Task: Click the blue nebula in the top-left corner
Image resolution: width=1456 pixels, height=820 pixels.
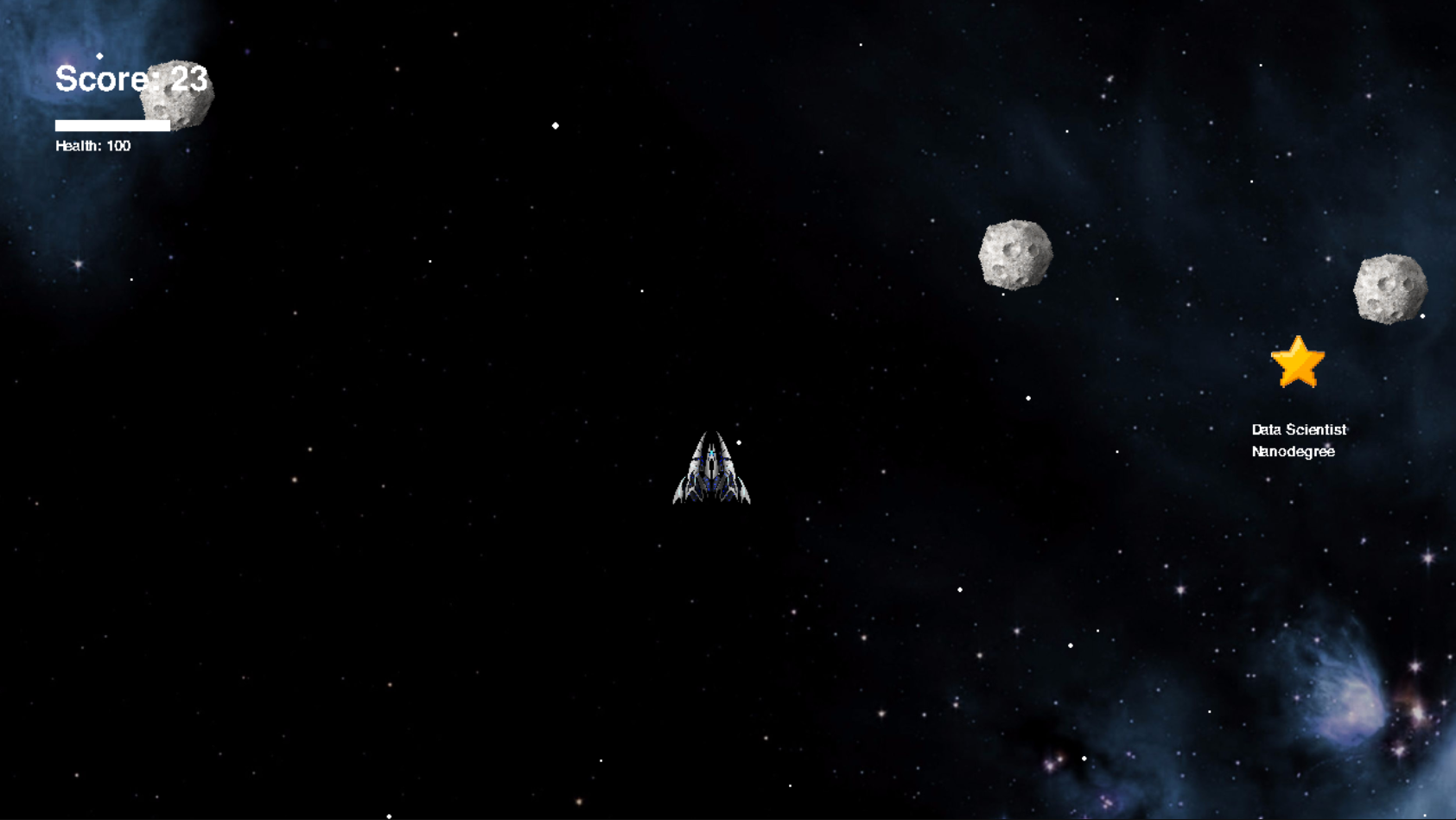Action: tap(35, 35)
